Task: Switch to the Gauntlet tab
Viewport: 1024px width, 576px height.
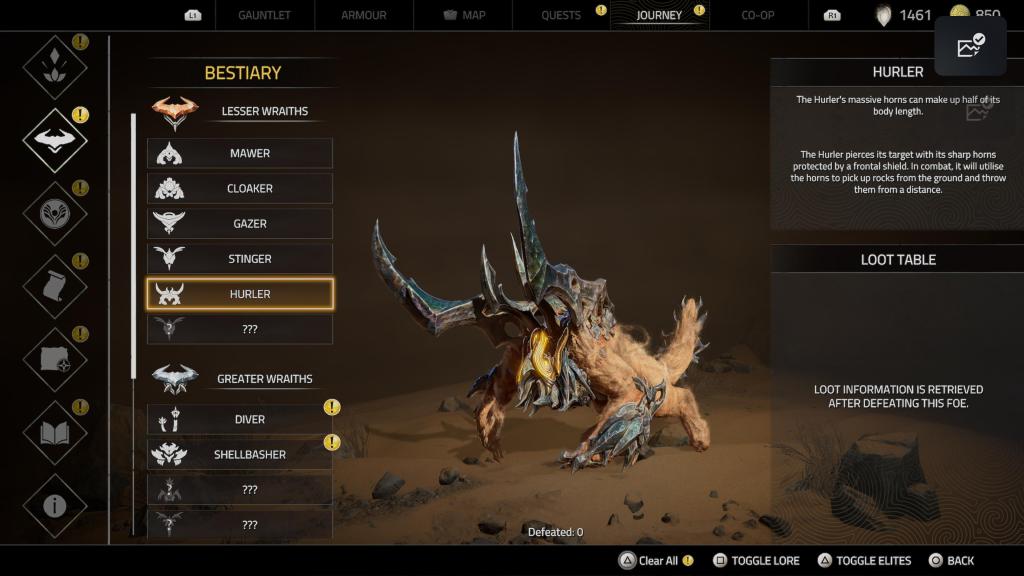Action: click(265, 15)
